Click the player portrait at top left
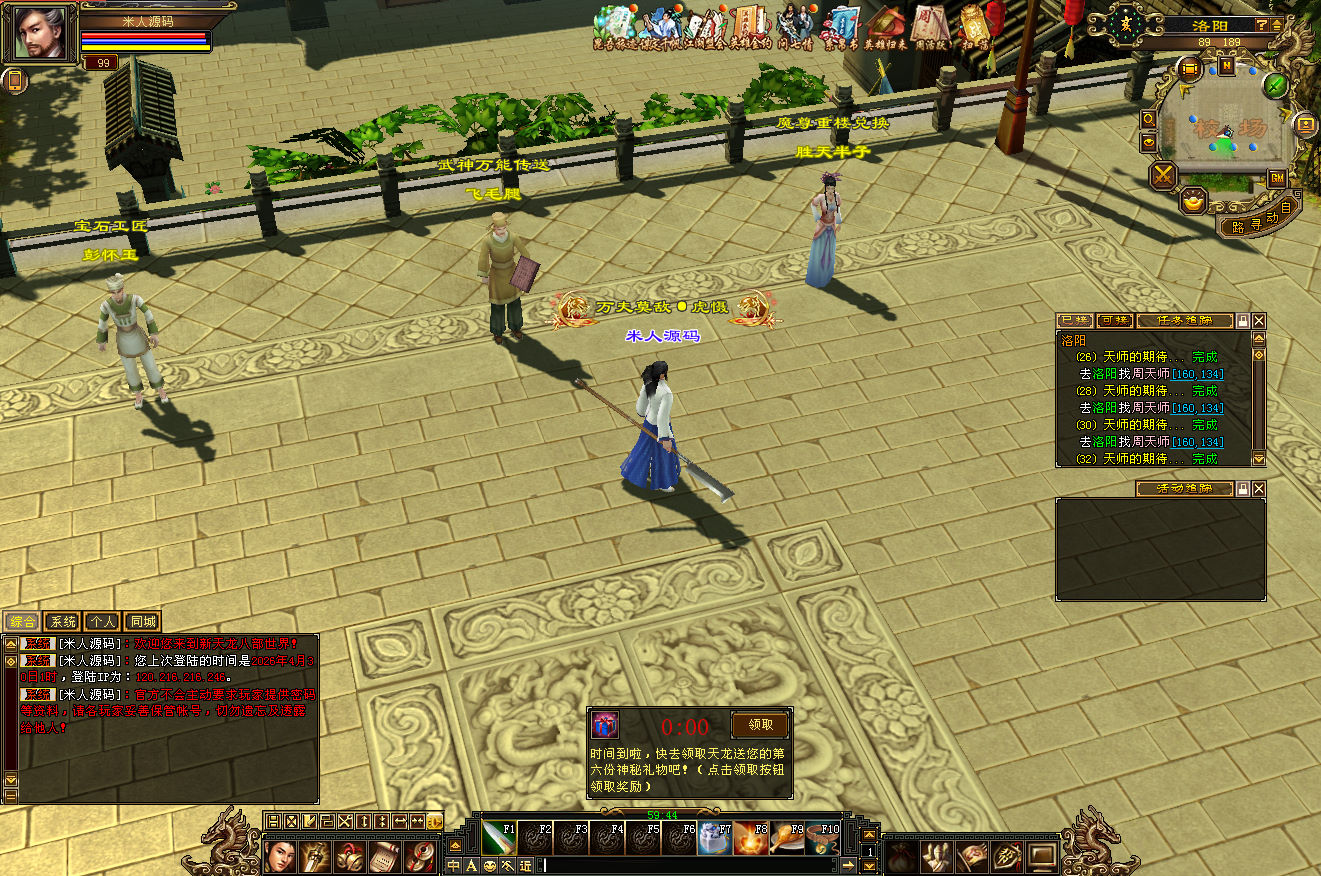1321x876 pixels. point(40,32)
